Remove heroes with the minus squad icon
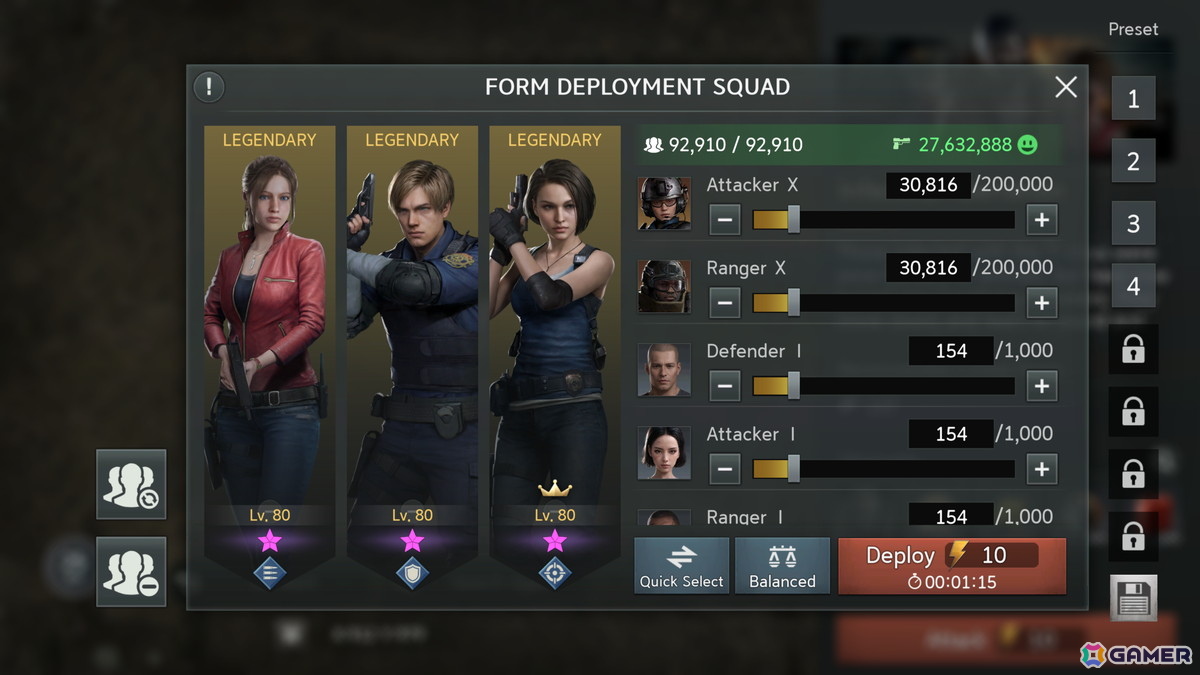Screen dimensions: 1200x675 (x=131, y=572)
